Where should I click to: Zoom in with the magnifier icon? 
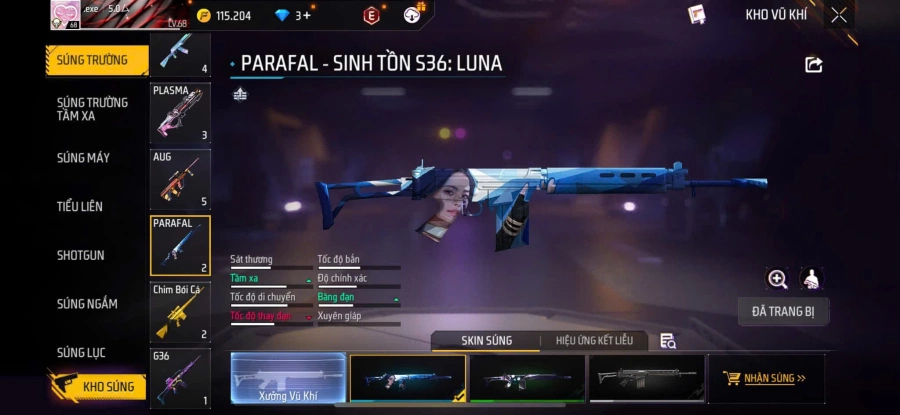[x=777, y=279]
